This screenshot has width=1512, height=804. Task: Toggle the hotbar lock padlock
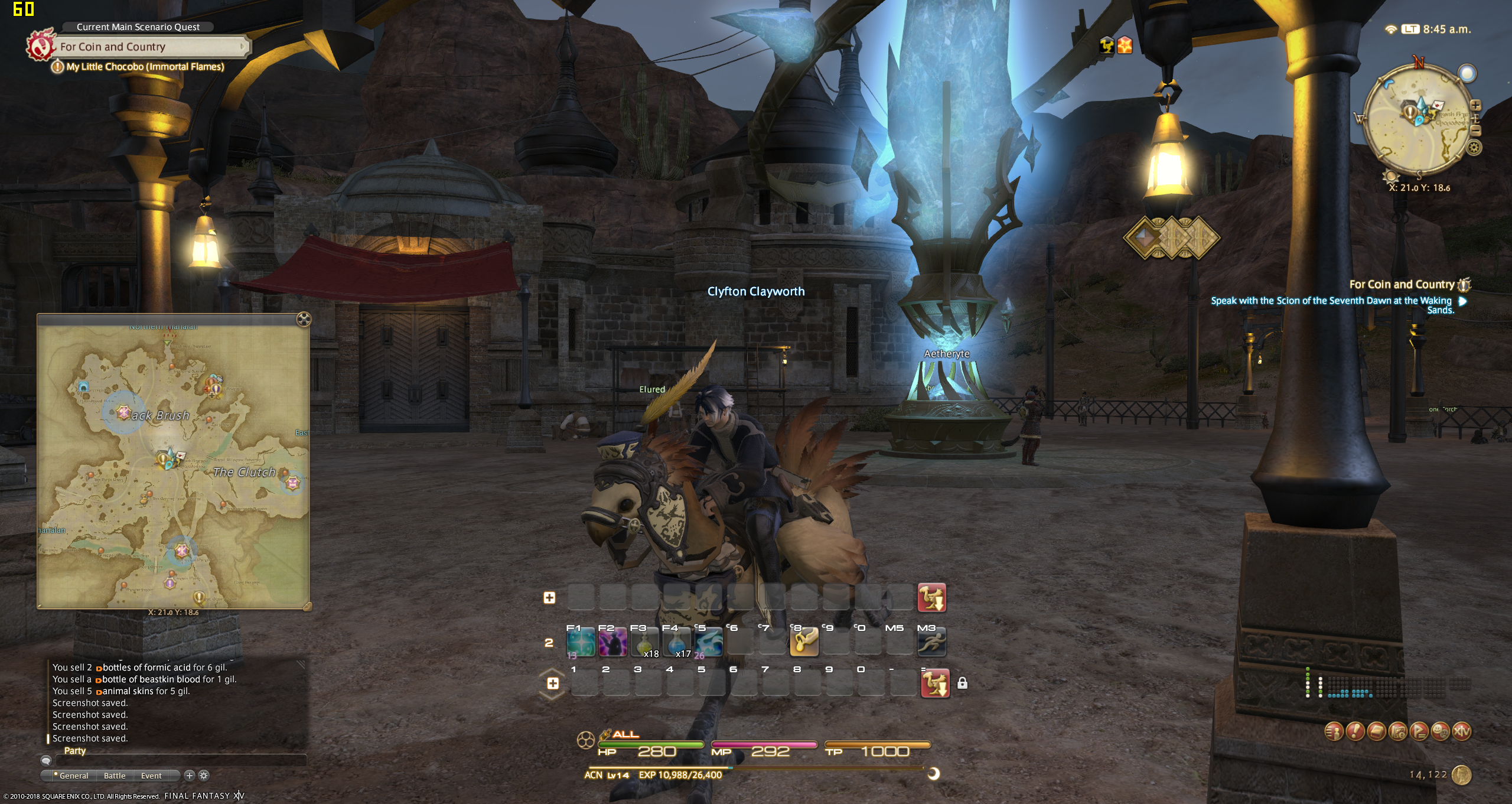962,683
